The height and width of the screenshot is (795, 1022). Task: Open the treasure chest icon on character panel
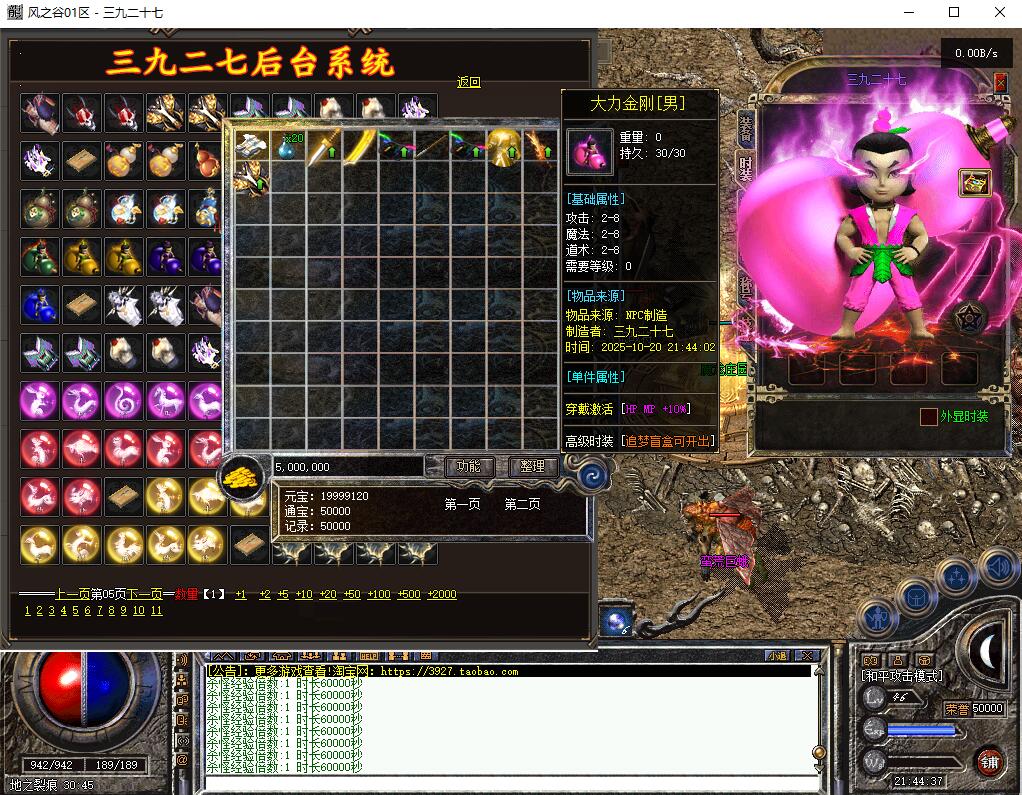tap(974, 183)
